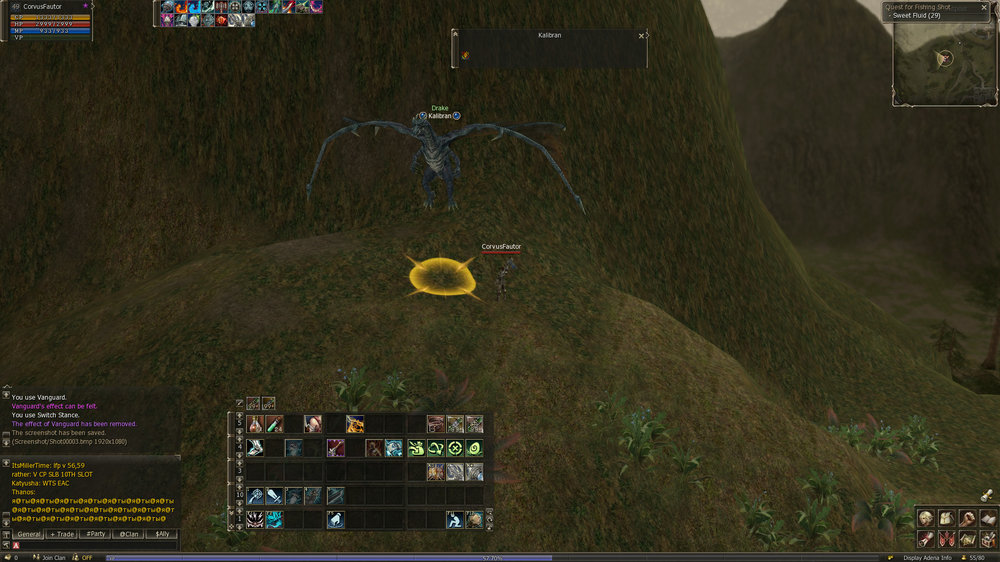Close the Kalibran target window
Image resolution: width=1000 pixels, height=562 pixels.
(x=641, y=36)
